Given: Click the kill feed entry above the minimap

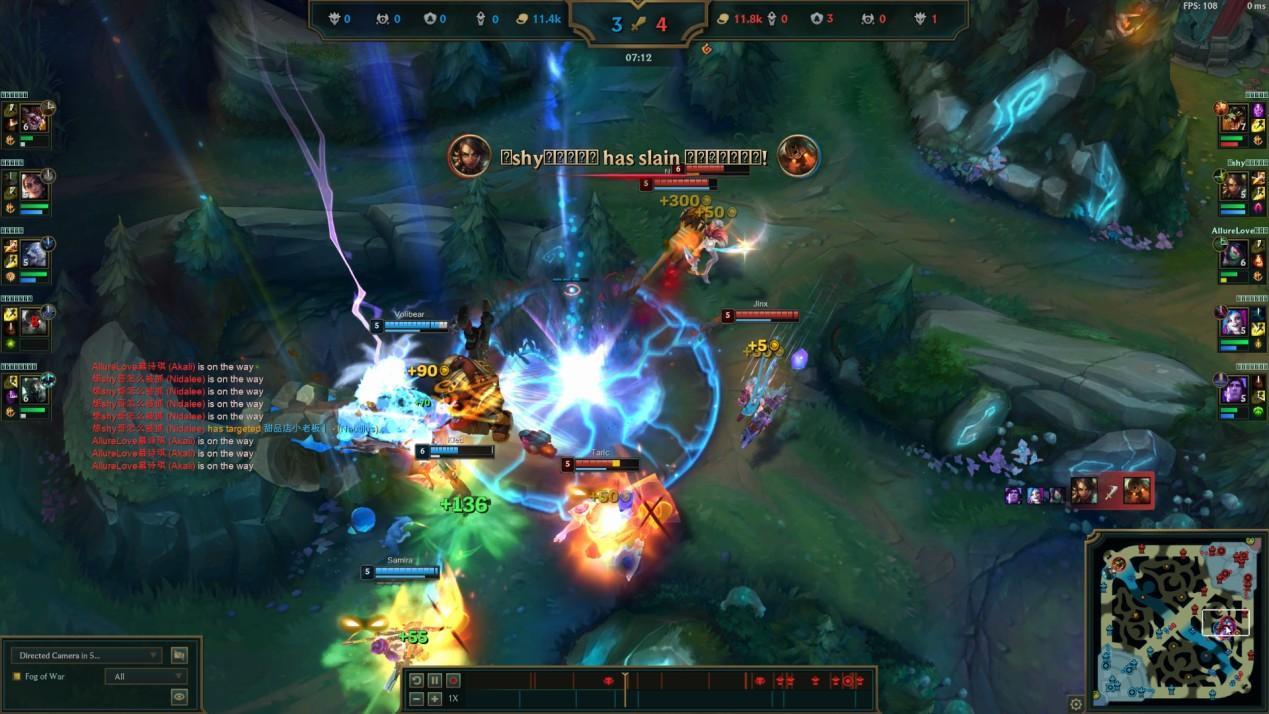Looking at the screenshot, I should click(1110, 491).
